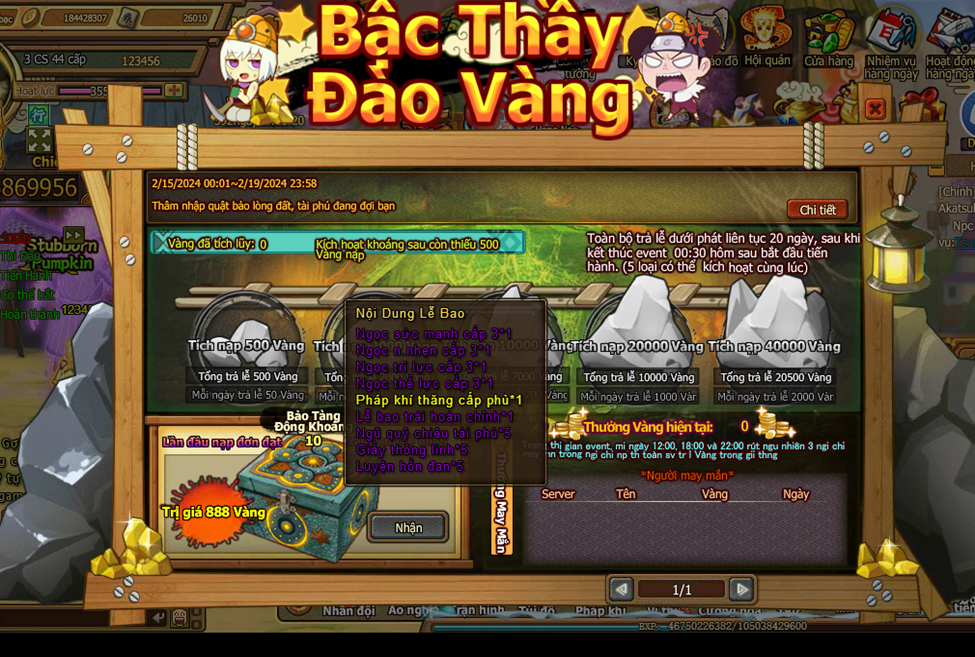Go to the next page arrow
975x657 pixels.
(741, 589)
